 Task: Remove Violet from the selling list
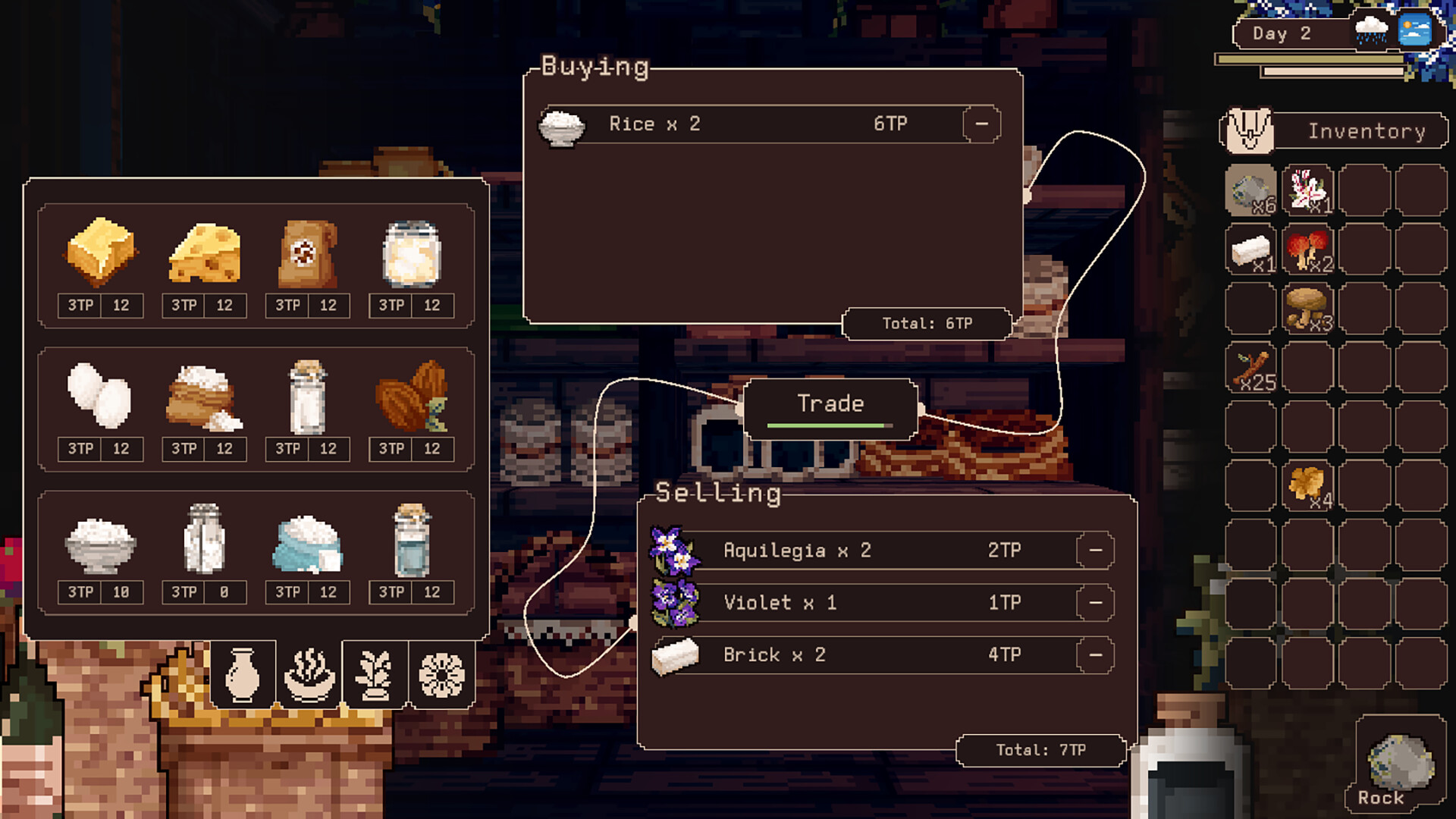pos(1095,603)
